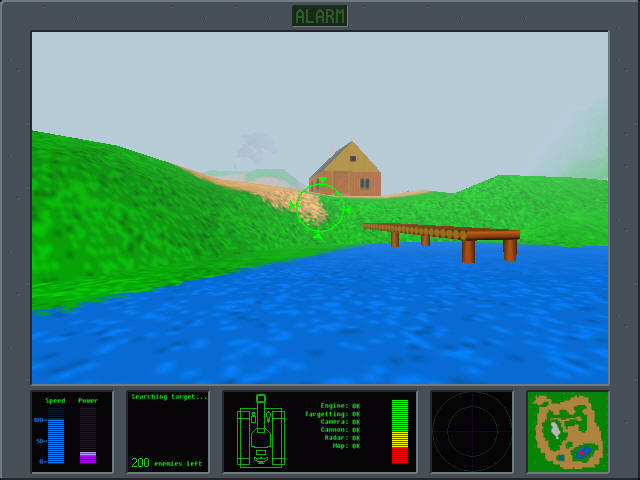Open the Searching target message panel
The height and width of the screenshot is (480, 640).
tap(168, 431)
